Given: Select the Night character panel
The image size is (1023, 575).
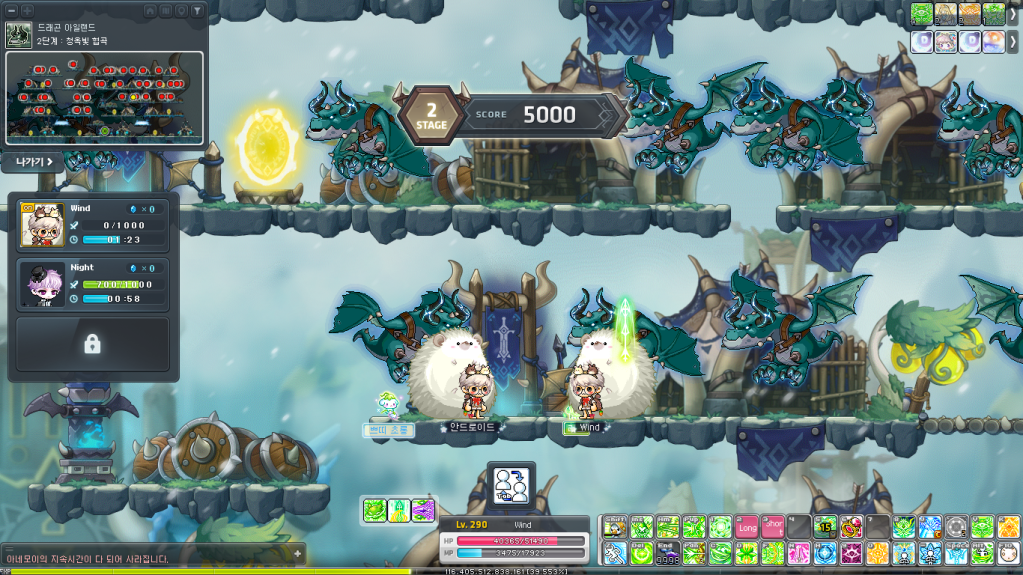Looking at the screenshot, I should pos(93,283).
